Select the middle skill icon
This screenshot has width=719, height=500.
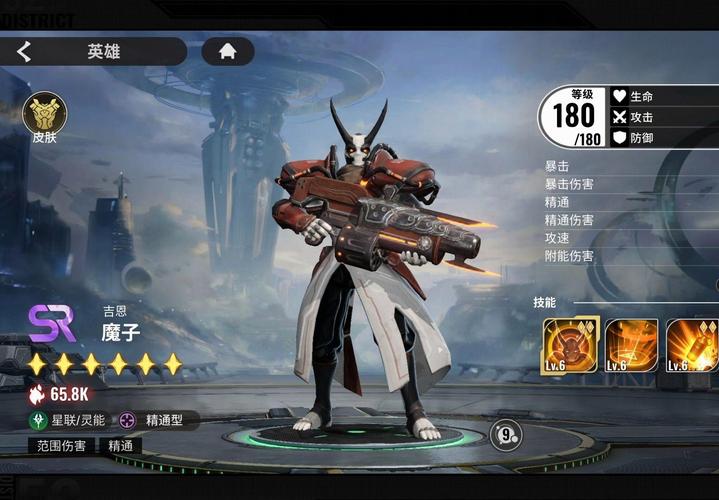coord(632,345)
